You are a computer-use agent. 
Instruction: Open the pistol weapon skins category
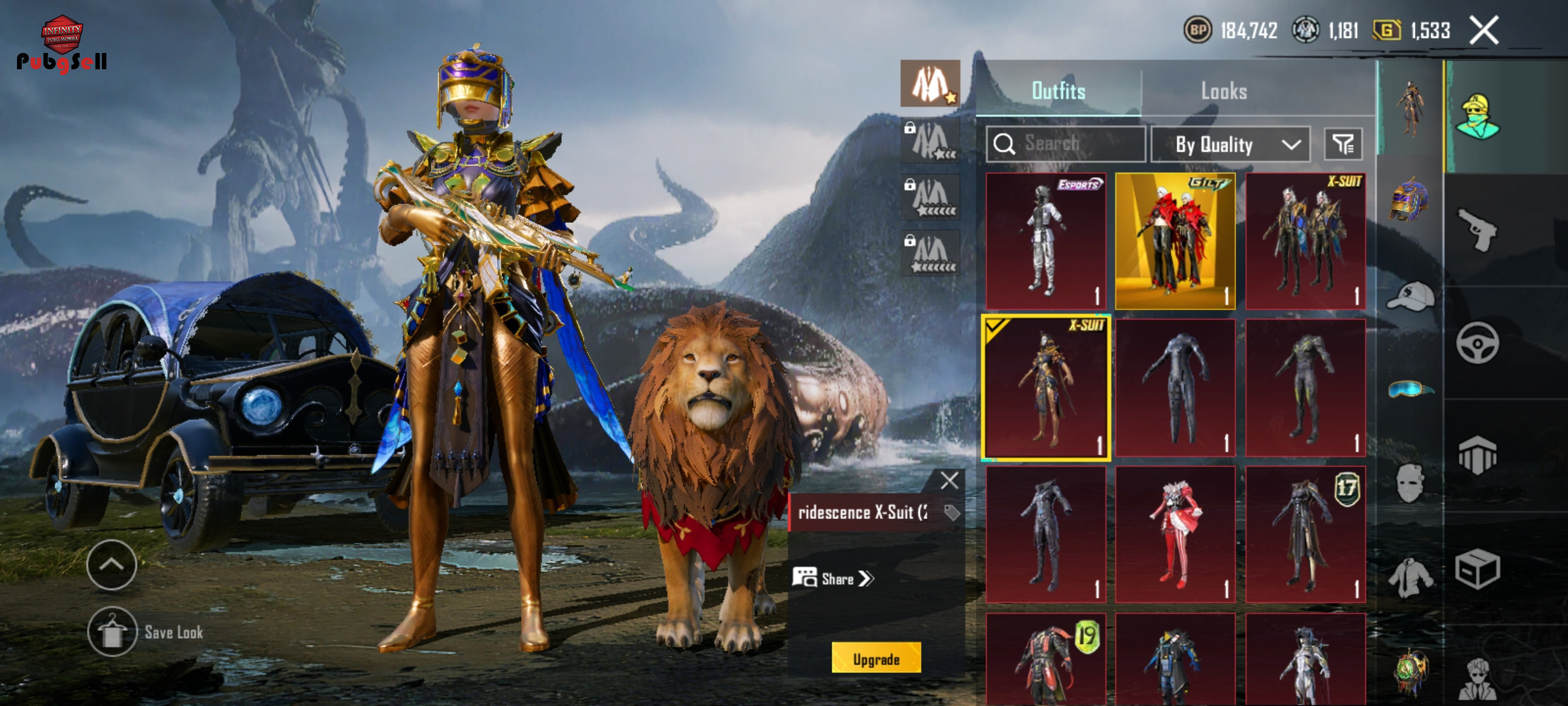(x=1477, y=229)
